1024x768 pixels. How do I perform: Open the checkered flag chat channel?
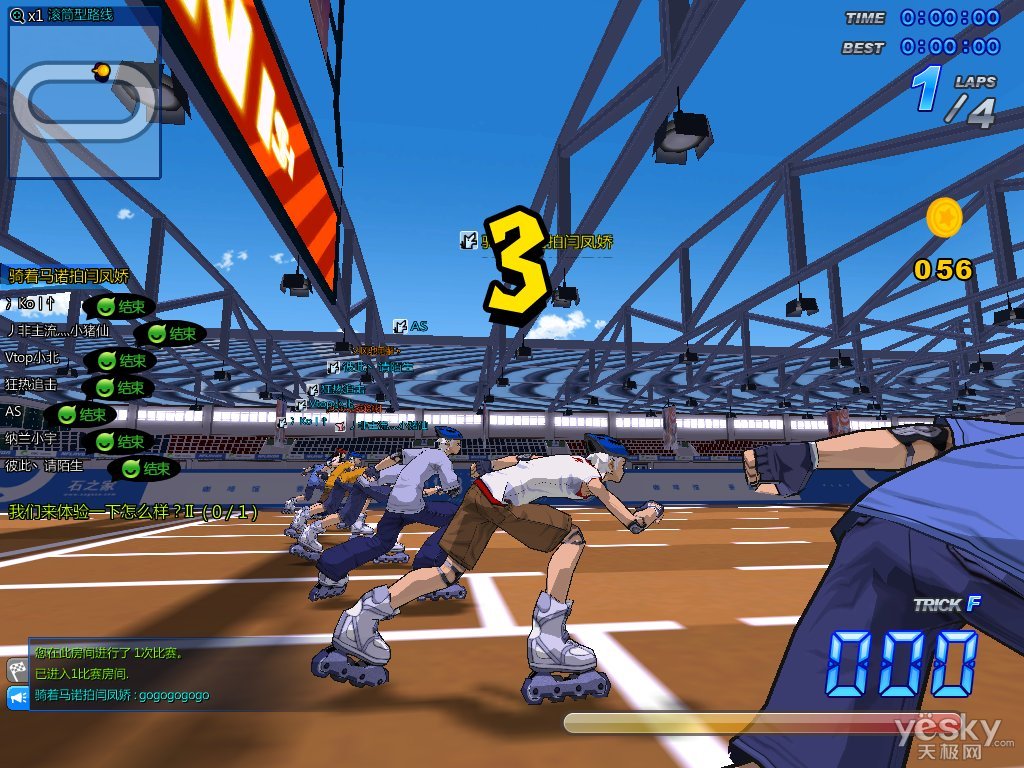(17, 670)
